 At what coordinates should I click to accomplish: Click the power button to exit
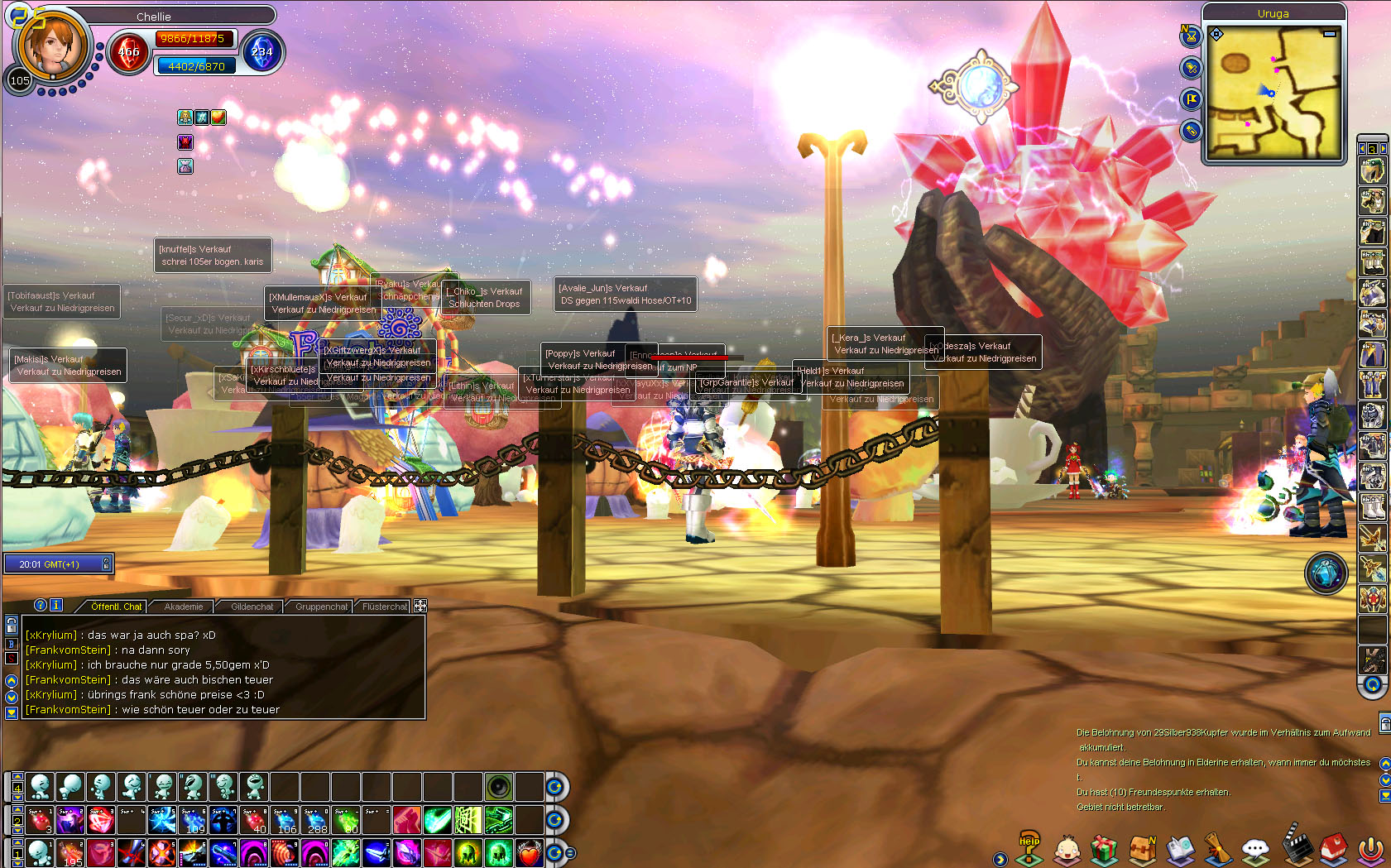coord(1371,850)
